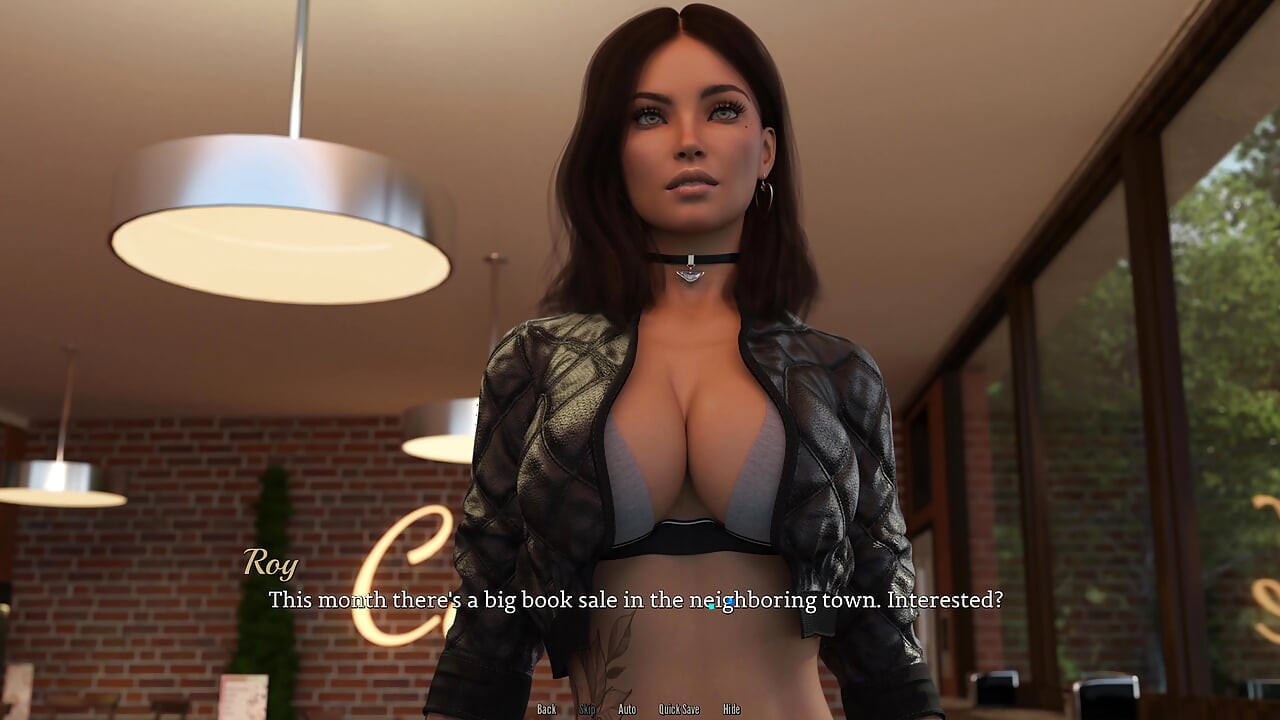Click Auto to stop automatic text advance
This screenshot has height=720, width=1280.
tap(627, 708)
